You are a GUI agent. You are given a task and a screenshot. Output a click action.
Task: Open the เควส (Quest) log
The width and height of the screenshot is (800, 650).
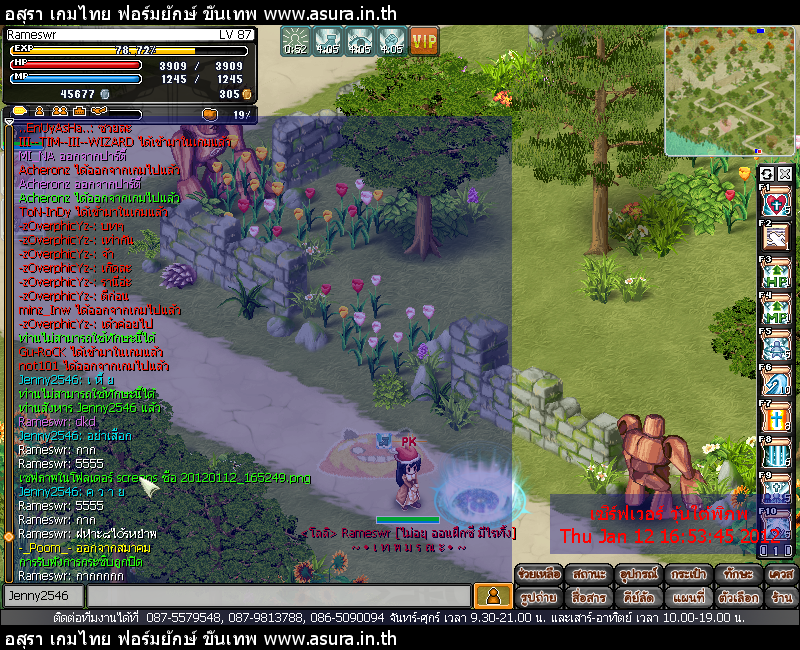[780, 575]
